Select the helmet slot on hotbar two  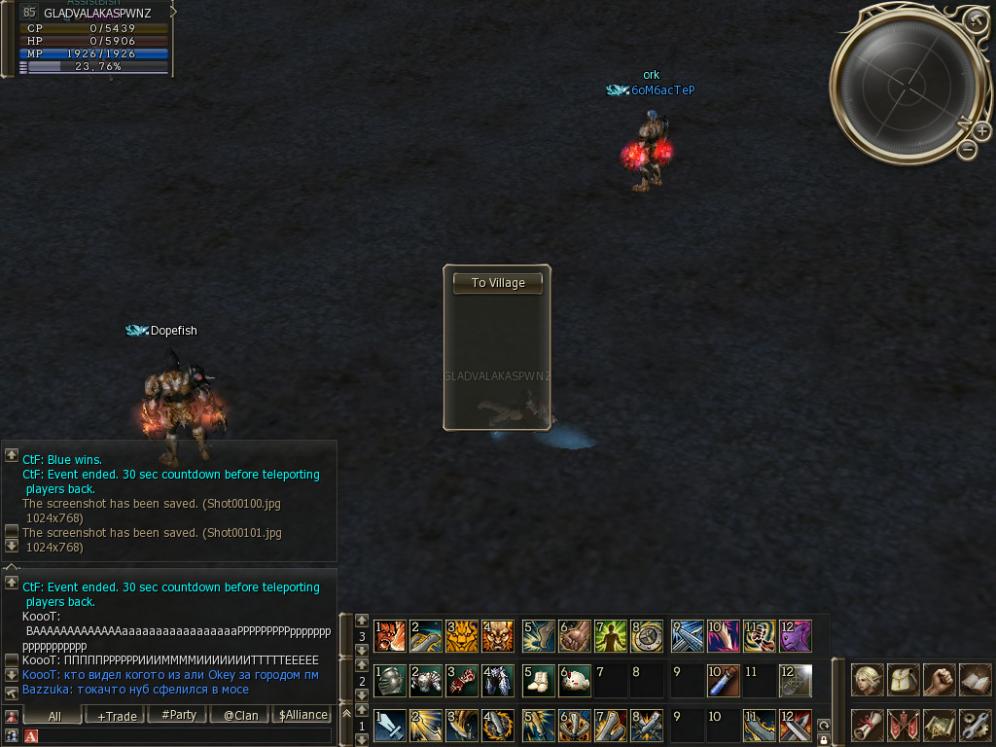pyautogui.click(x=389, y=680)
